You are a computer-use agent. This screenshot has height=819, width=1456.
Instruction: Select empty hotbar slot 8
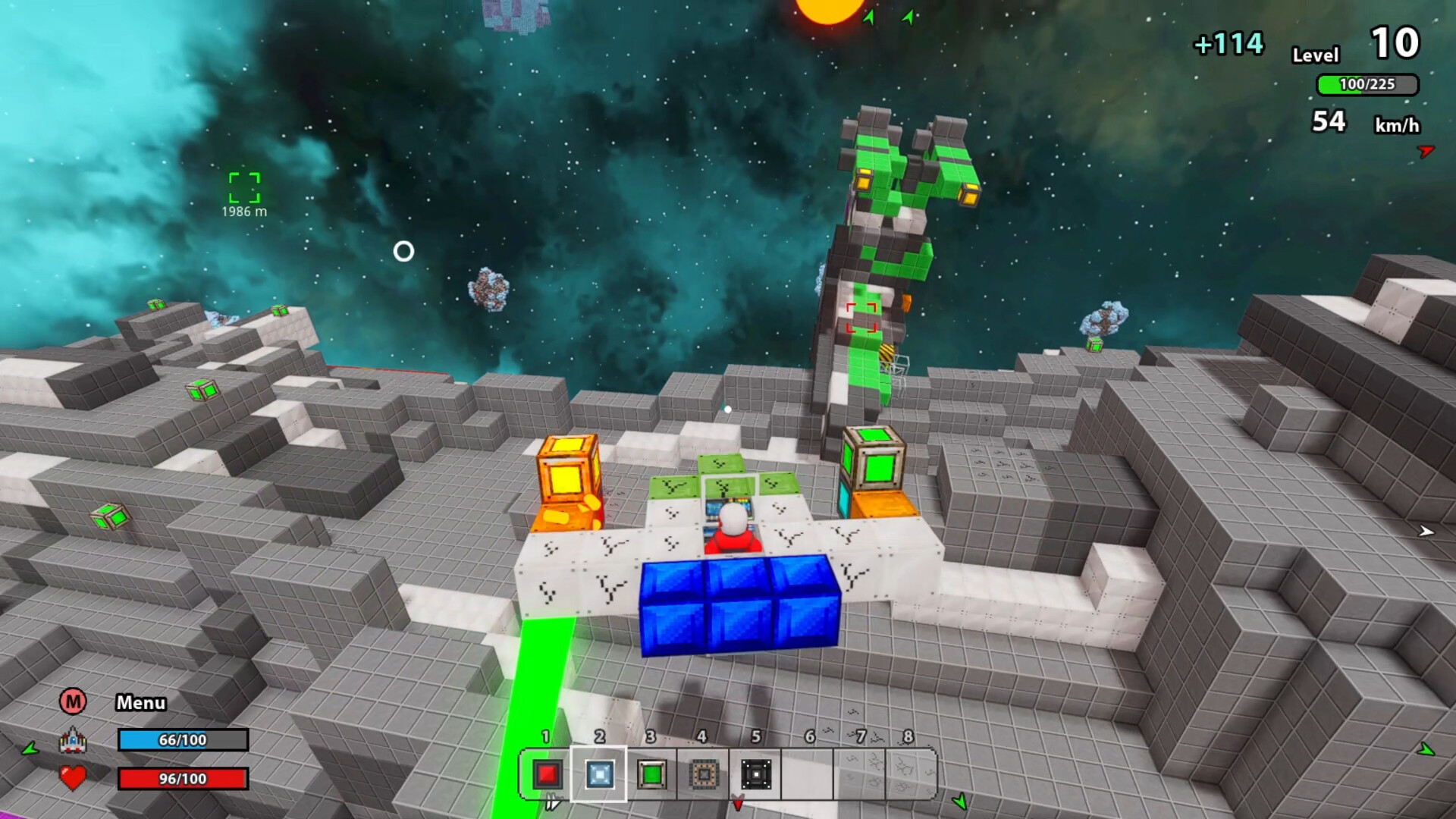(912, 773)
